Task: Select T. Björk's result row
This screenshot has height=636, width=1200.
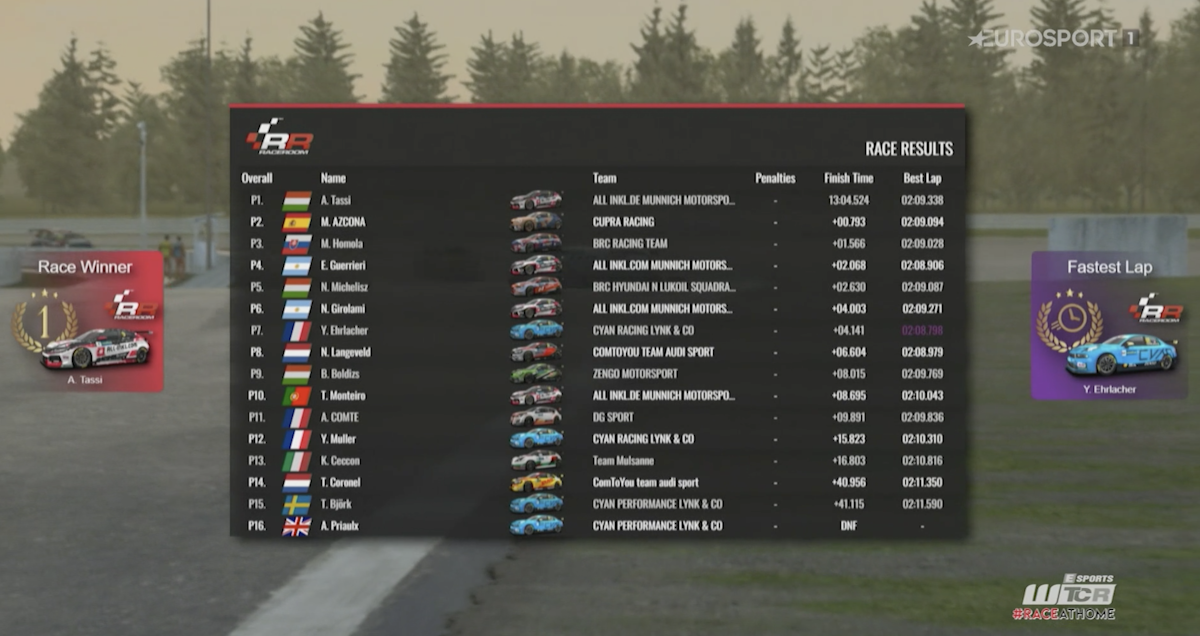Action: coord(597,504)
